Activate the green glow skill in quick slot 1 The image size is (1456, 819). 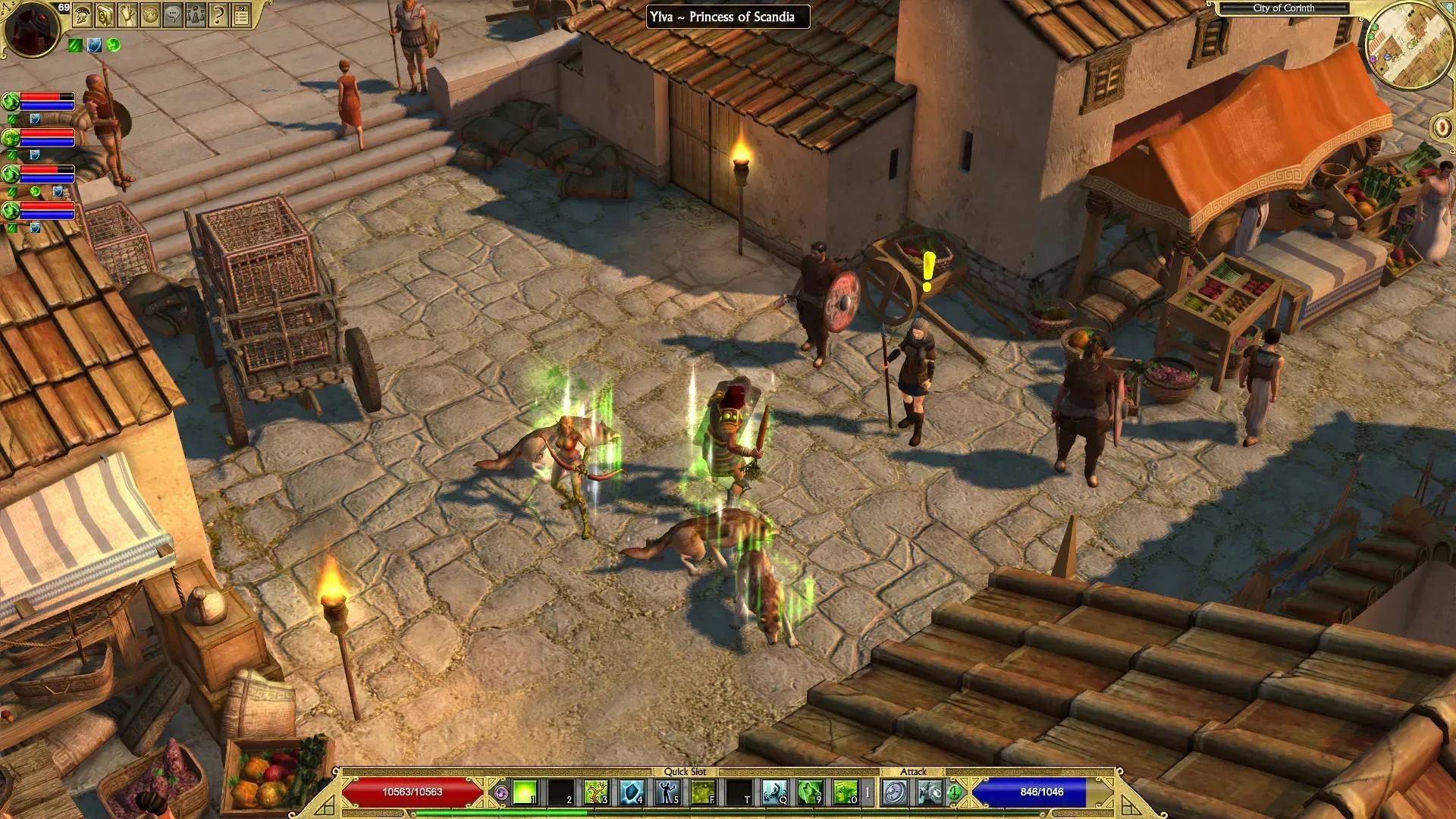pyautogui.click(x=525, y=792)
